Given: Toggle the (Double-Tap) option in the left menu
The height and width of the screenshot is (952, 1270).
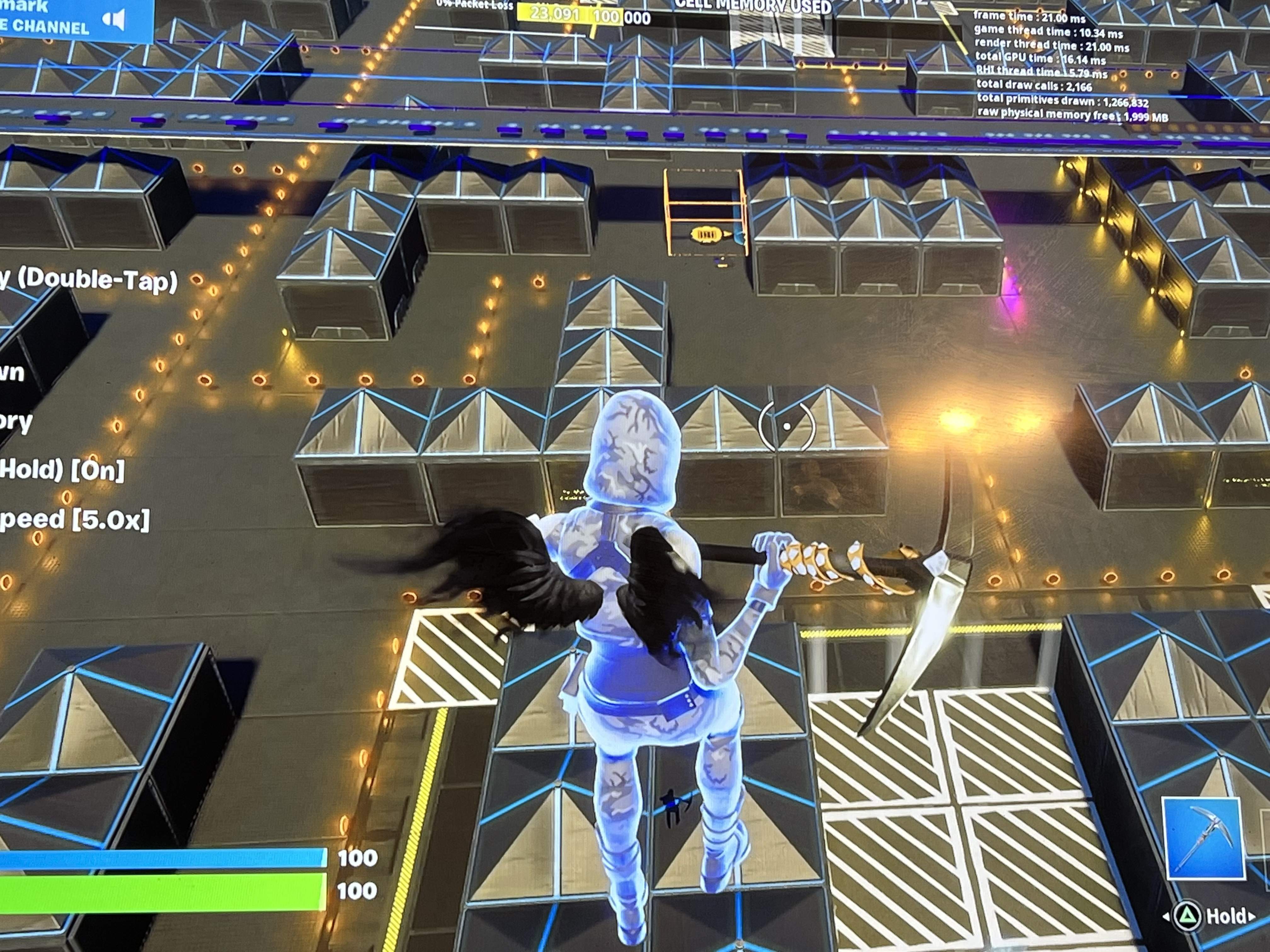Looking at the screenshot, I should click(89, 280).
